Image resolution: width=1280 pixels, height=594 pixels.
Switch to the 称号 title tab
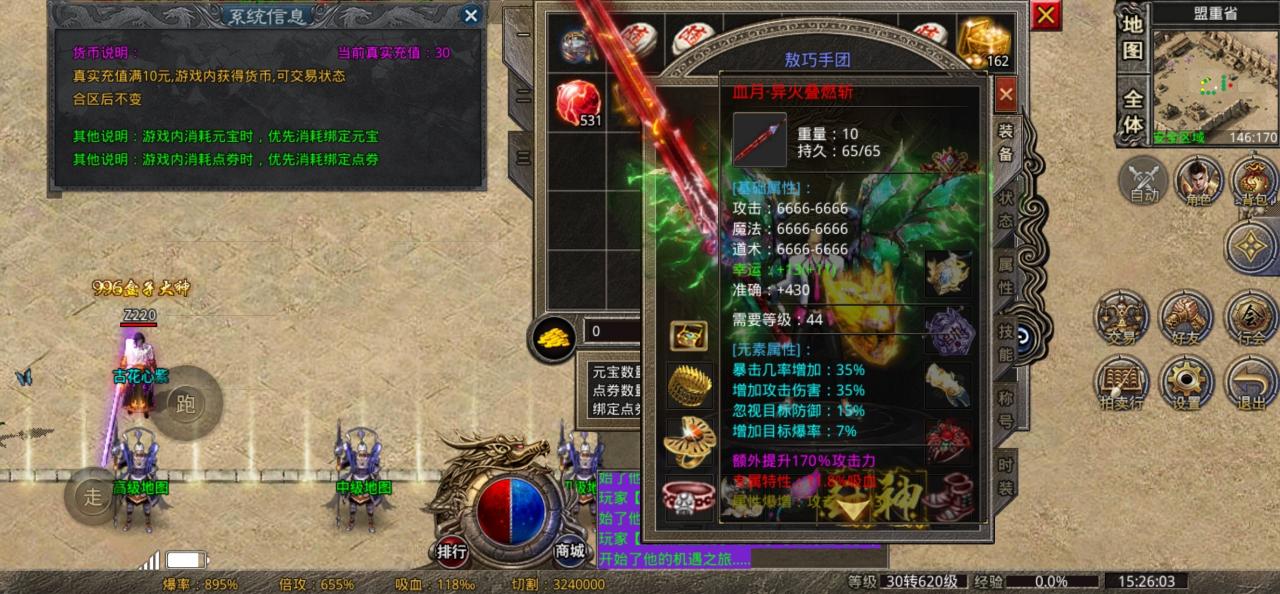(1006, 409)
